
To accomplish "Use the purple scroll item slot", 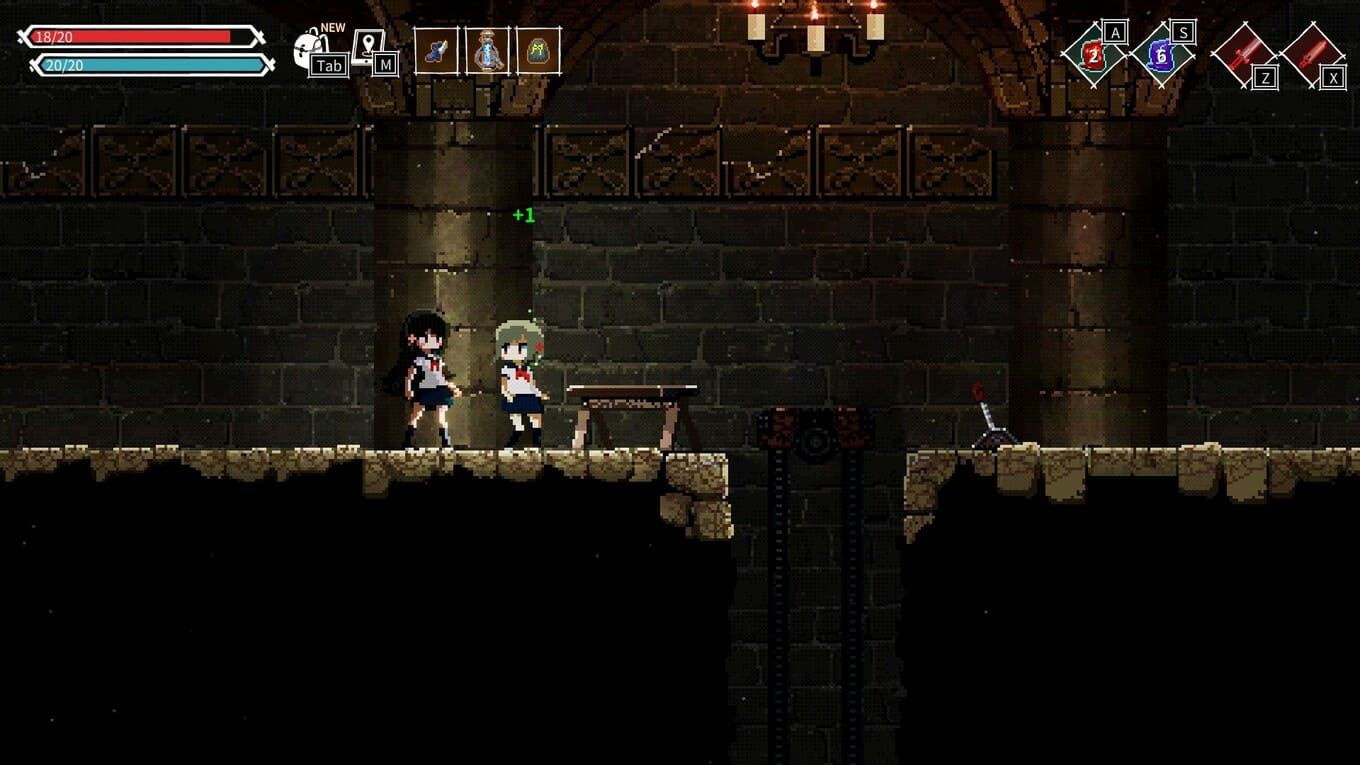I will (1162, 55).
